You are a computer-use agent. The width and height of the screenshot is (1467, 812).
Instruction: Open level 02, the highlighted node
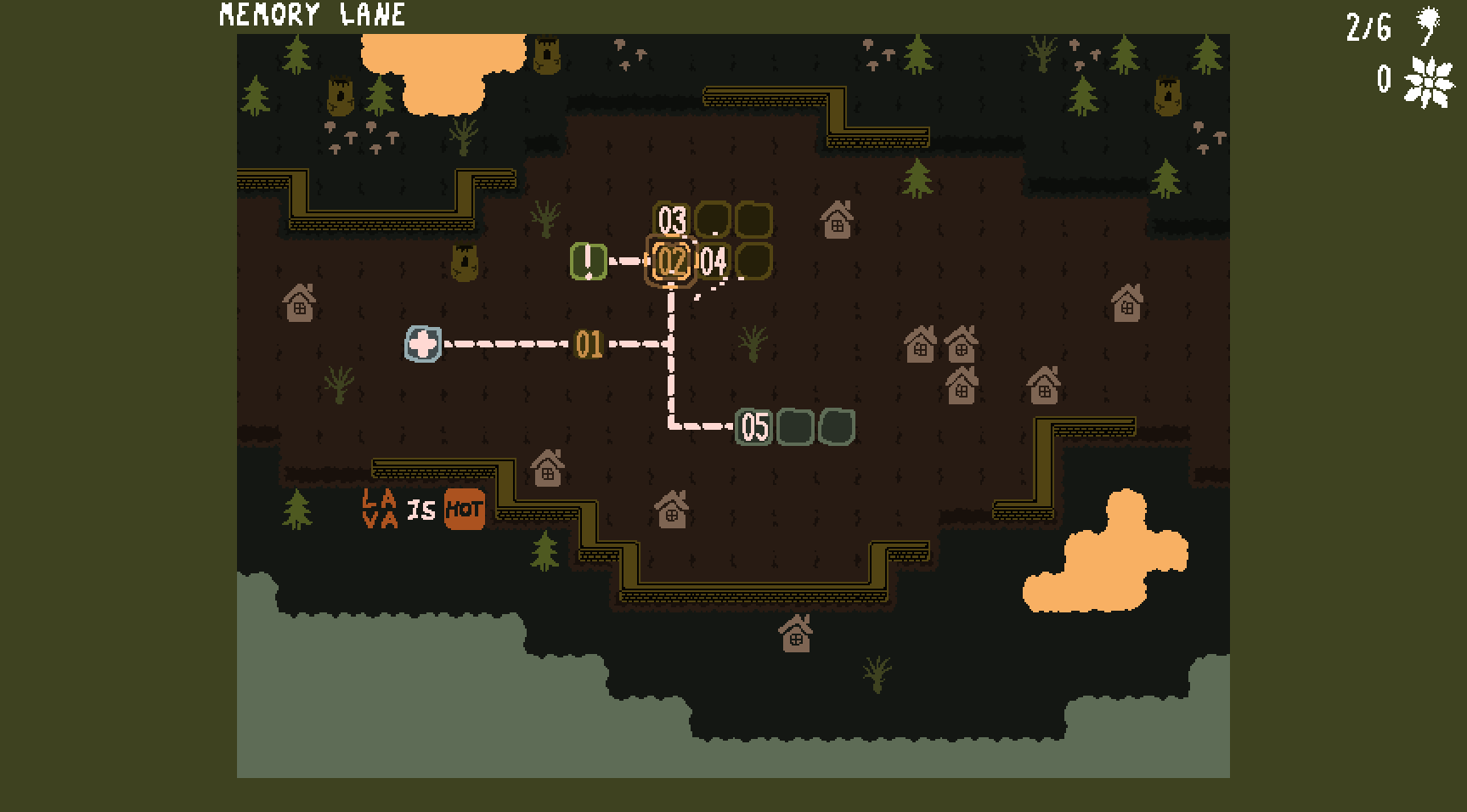click(672, 262)
